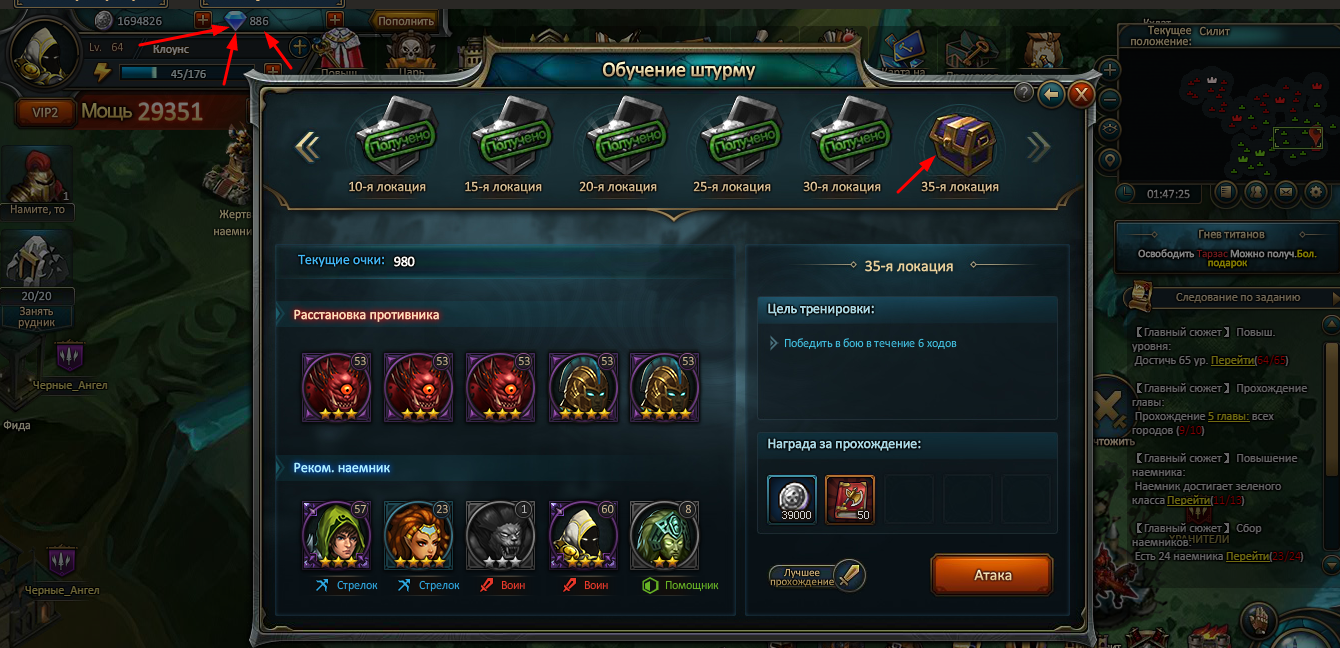Open the settings gear under the minimap
The image size is (1340, 648).
pos(1315,191)
